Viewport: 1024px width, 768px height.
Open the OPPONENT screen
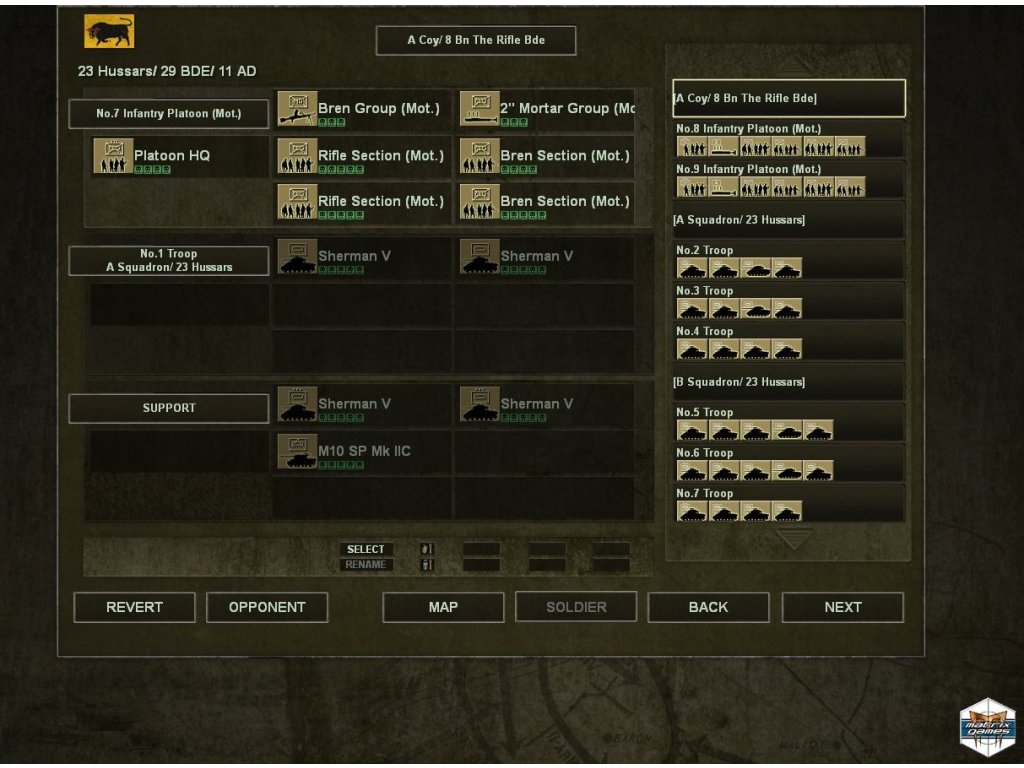click(x=267, y=607)
